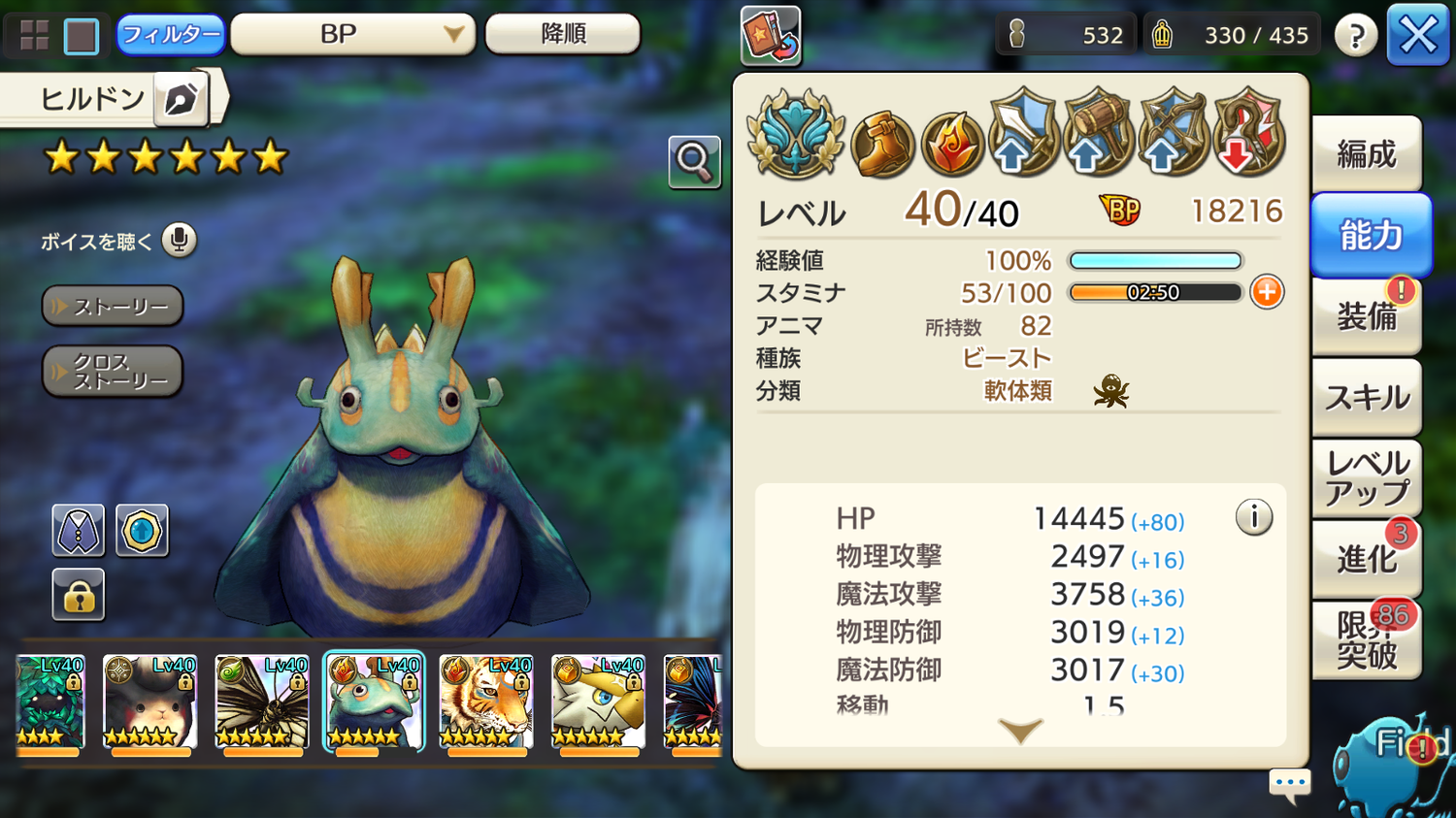Switch to the 編成 formation tab
Viewport: 1456px width, 818px height.
click(x=1366, y=154)
